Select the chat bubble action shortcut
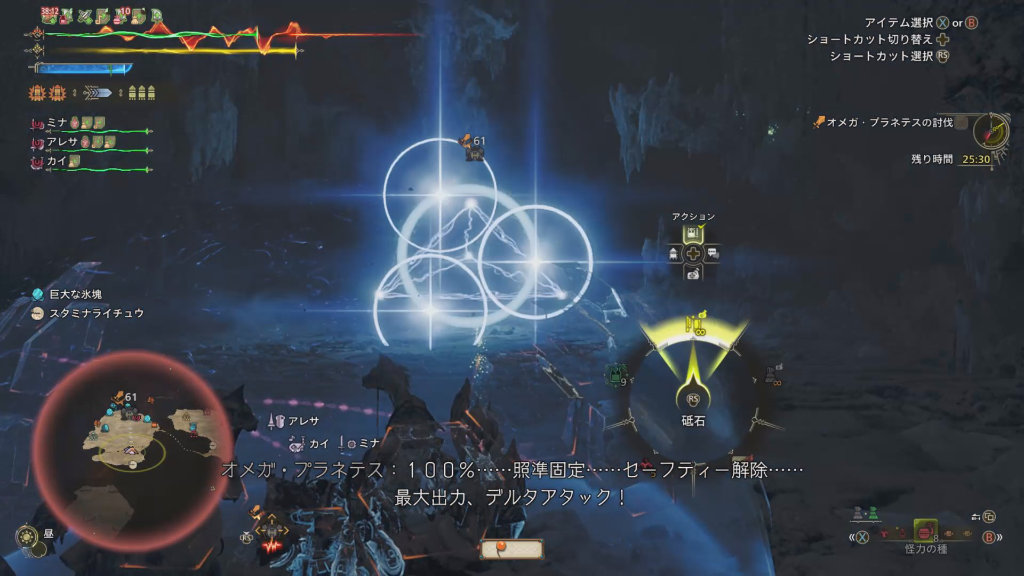Viewport: 1024px width, 576px height. click(712, 253)
